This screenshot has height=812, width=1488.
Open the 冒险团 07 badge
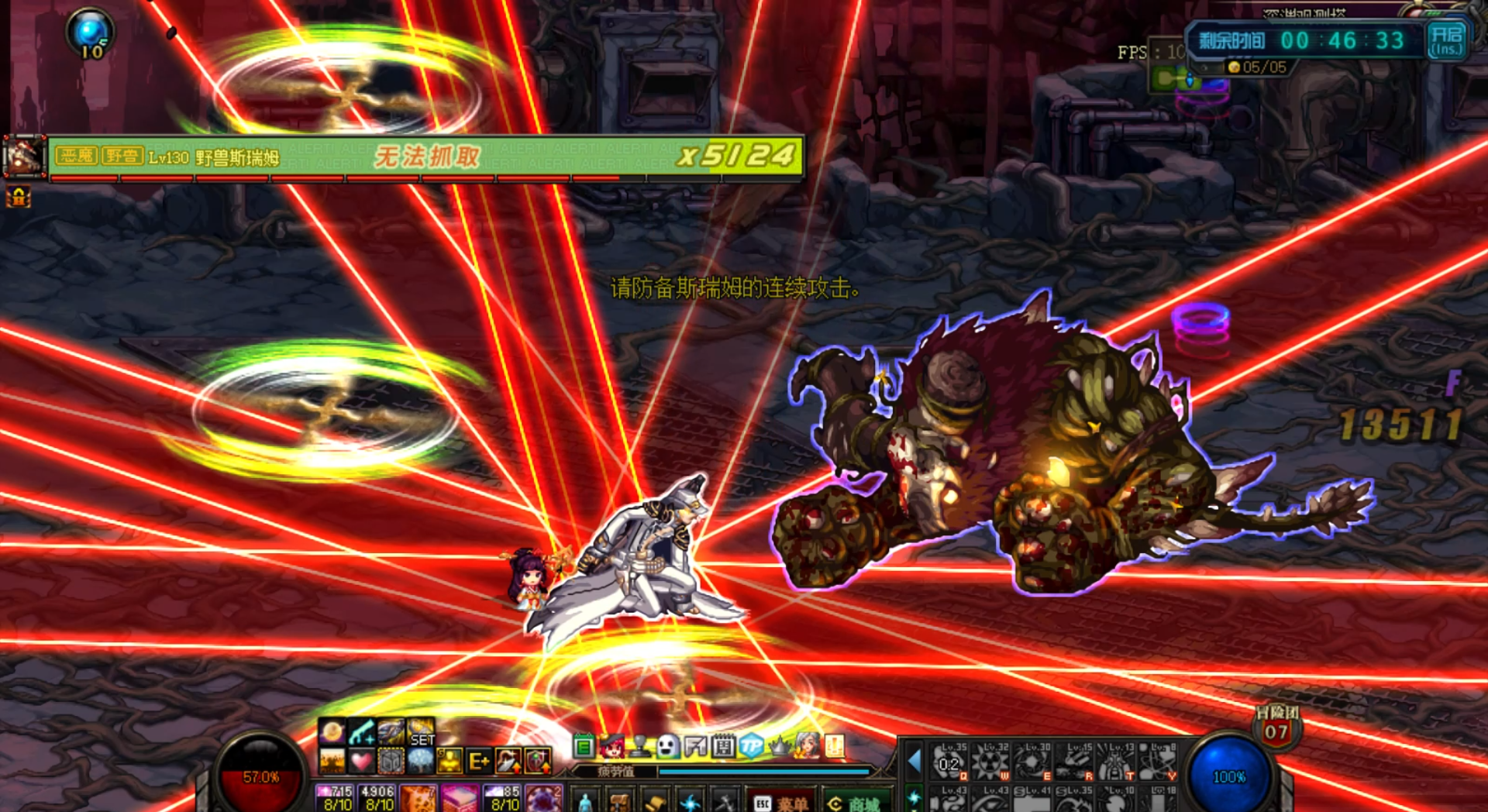click(1276, 726)
